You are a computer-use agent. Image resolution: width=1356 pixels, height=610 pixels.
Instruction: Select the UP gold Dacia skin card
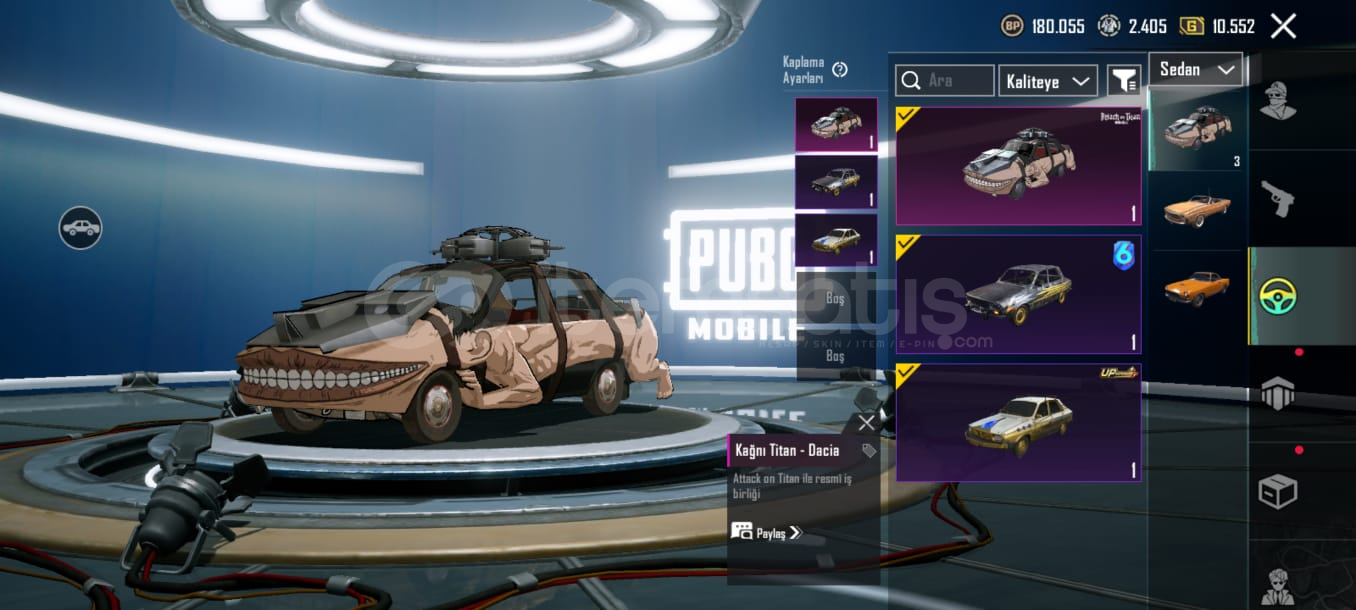tap(1018, 422)
